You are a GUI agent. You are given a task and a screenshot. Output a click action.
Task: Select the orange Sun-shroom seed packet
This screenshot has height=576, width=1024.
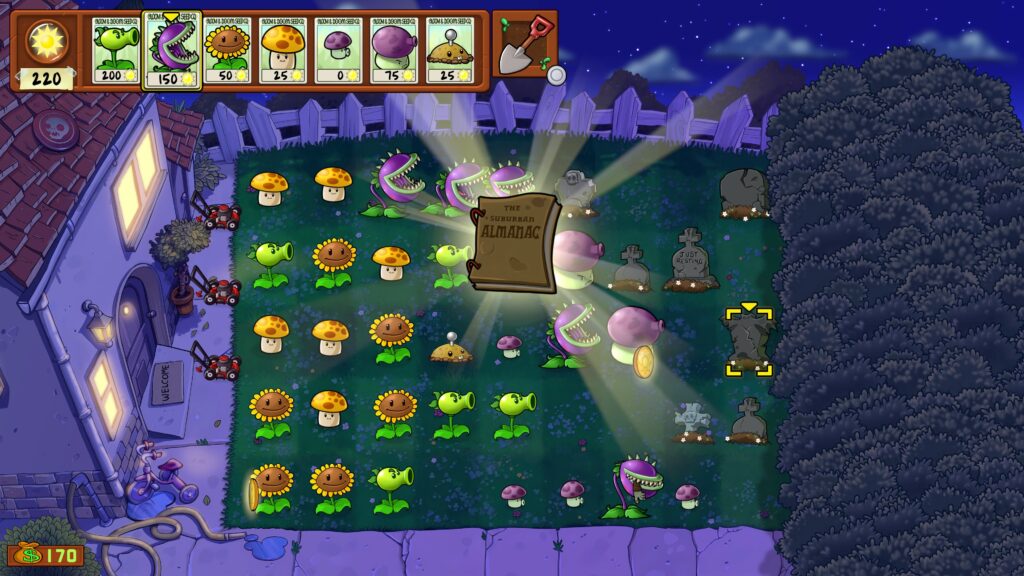pyautogui.click(x=283, y=50)
